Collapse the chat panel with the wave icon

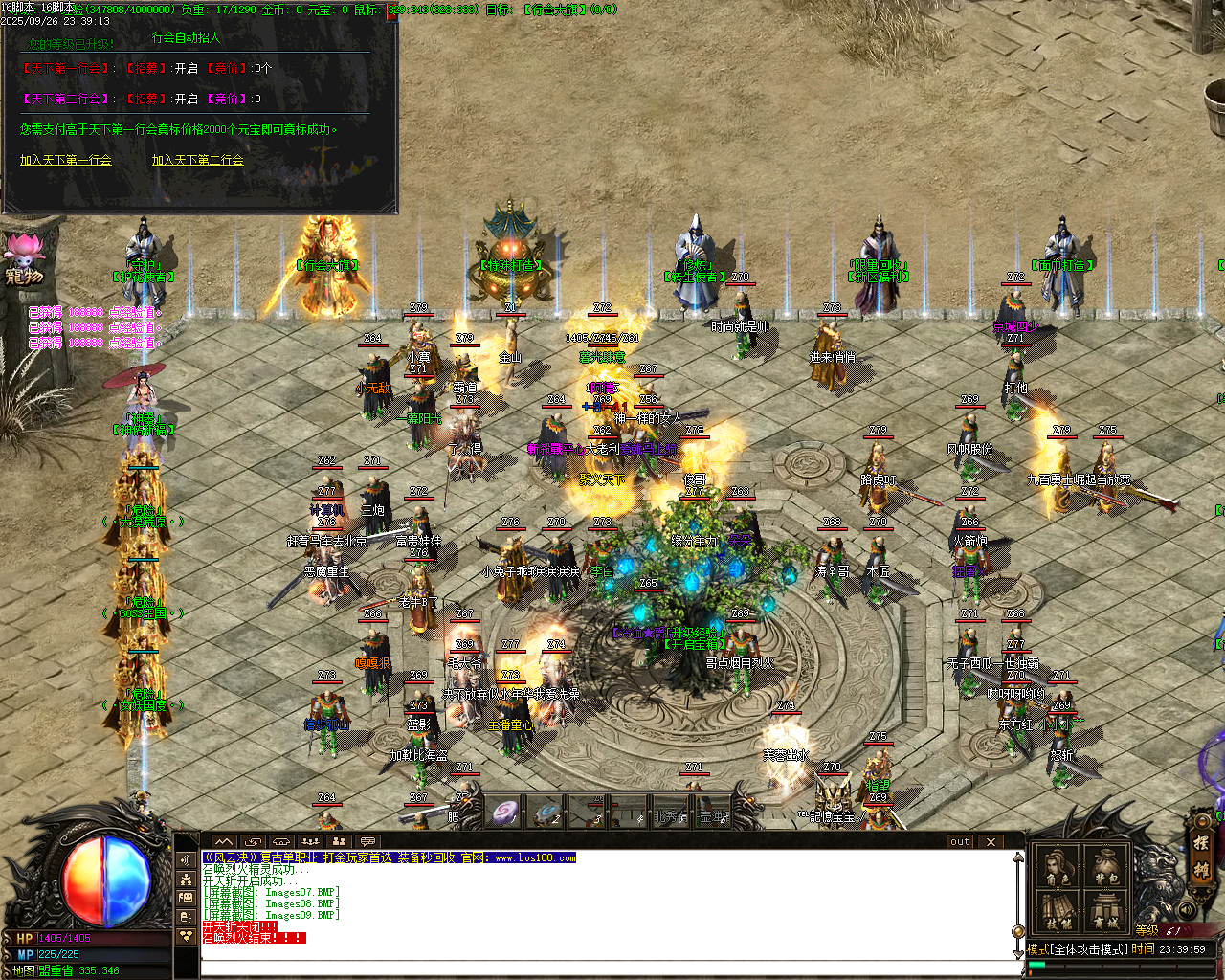[225, 840]
